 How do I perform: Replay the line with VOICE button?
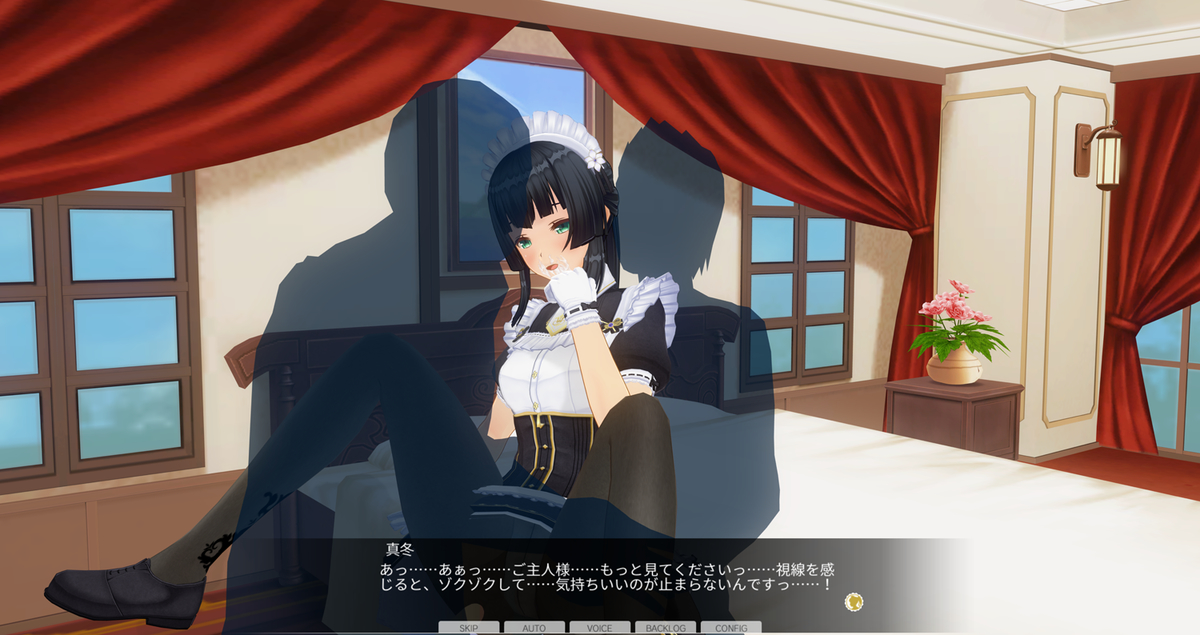600,628
